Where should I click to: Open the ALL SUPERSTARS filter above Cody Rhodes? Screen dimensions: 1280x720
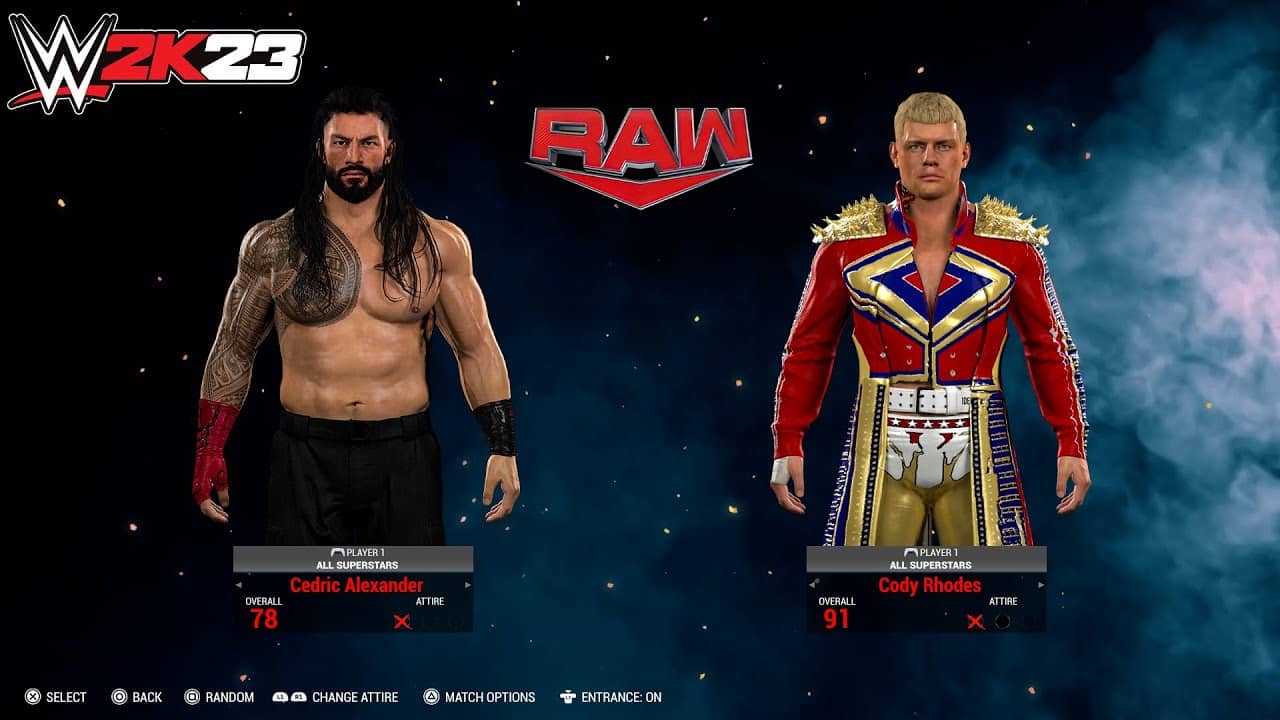pos(931,565)
